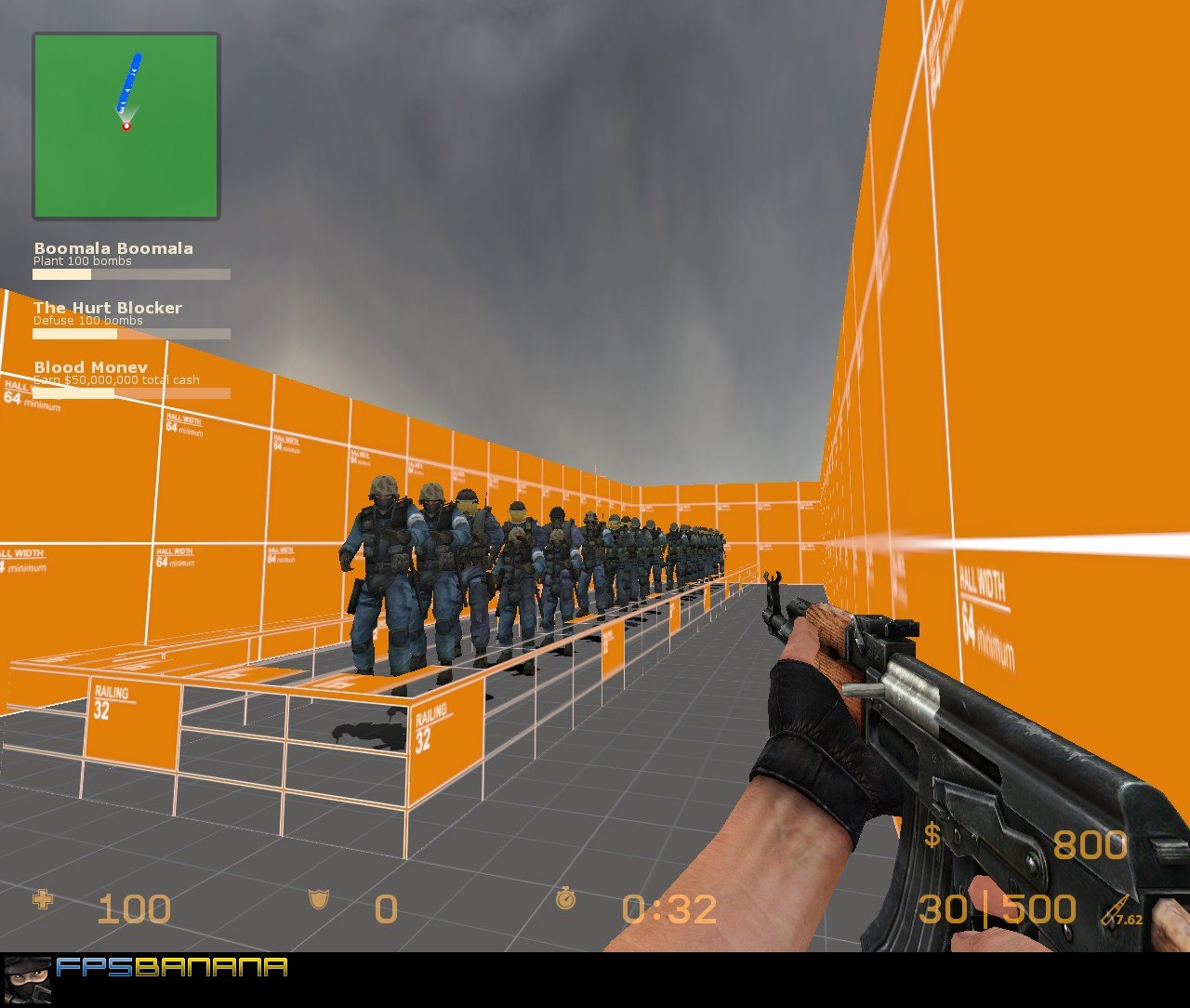The width and height of the screenshot is (1190, 1008).
Task: Click the 7.62 caliber bullet icon
Action: [1113, 908]
